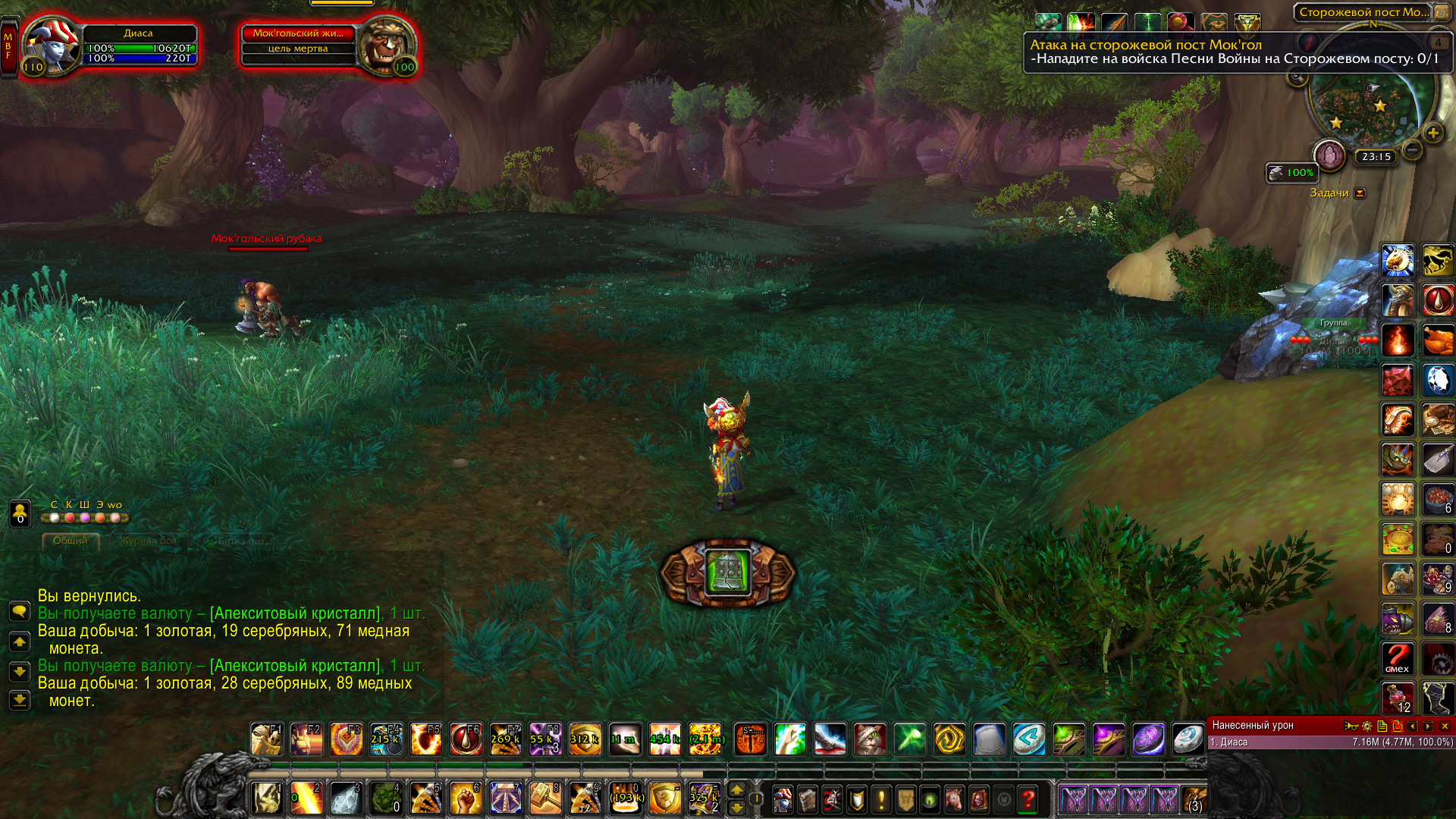Use the roasted chicken food item

(x=1437, y=340)
